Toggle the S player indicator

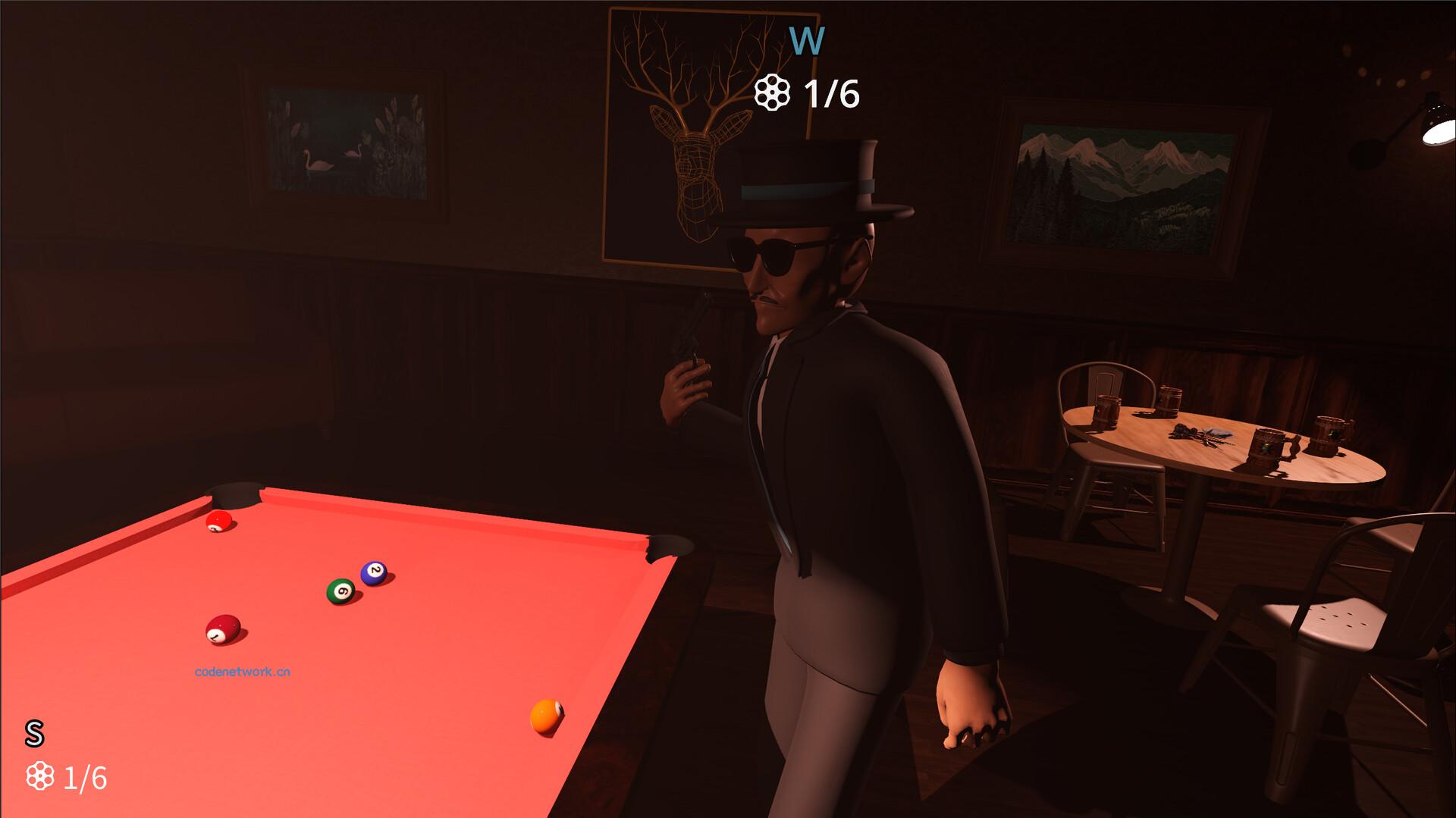33,732
